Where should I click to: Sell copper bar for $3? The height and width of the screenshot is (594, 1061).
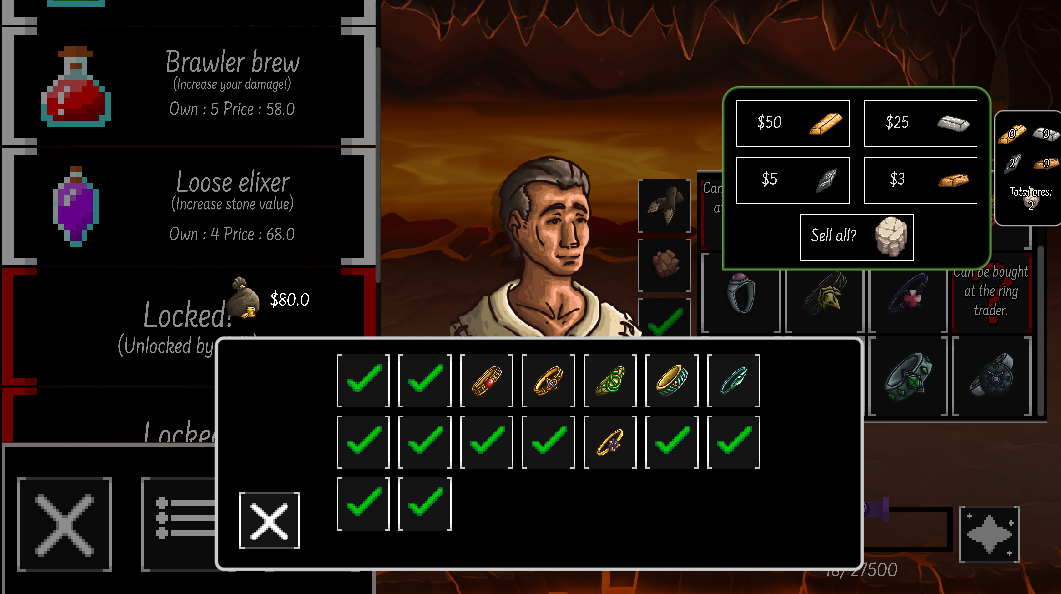click(x=920, y=180)
